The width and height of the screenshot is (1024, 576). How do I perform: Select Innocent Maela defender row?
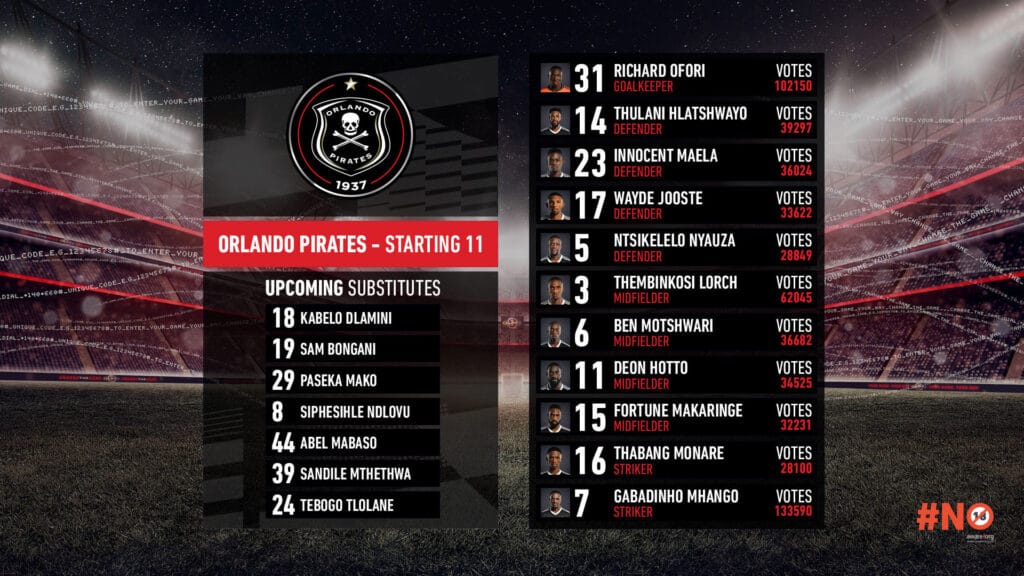(677, 162)
